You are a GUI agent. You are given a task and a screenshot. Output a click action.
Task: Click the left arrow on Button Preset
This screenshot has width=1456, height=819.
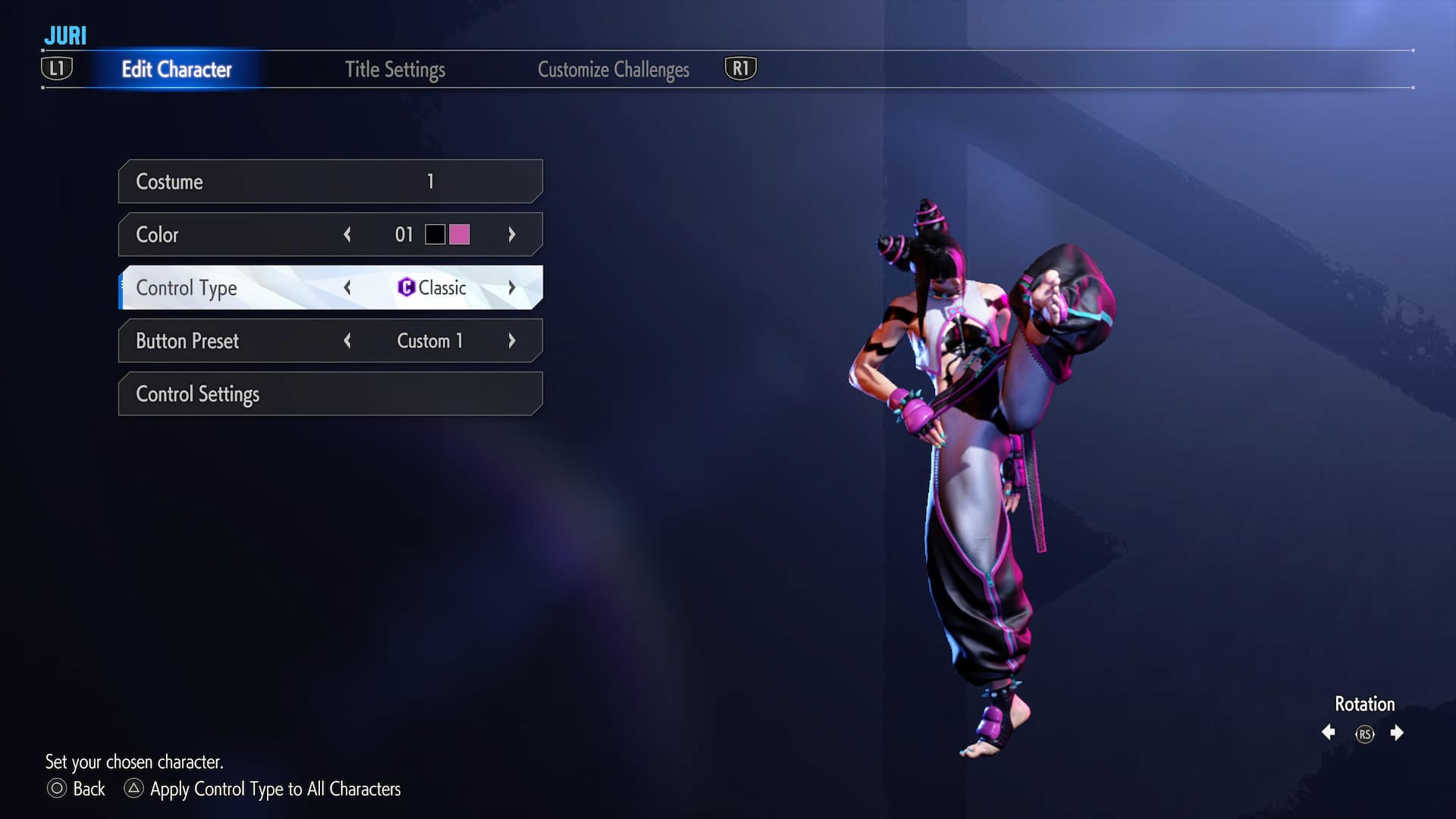[x=347, y=340]
